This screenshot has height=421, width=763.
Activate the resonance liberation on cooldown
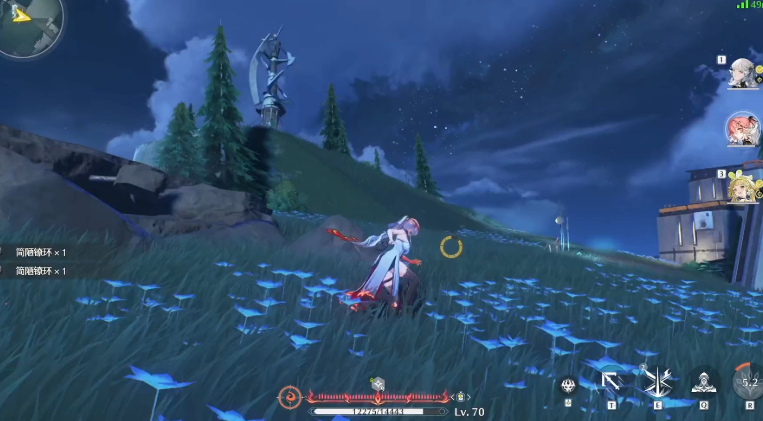coord(748,382)
